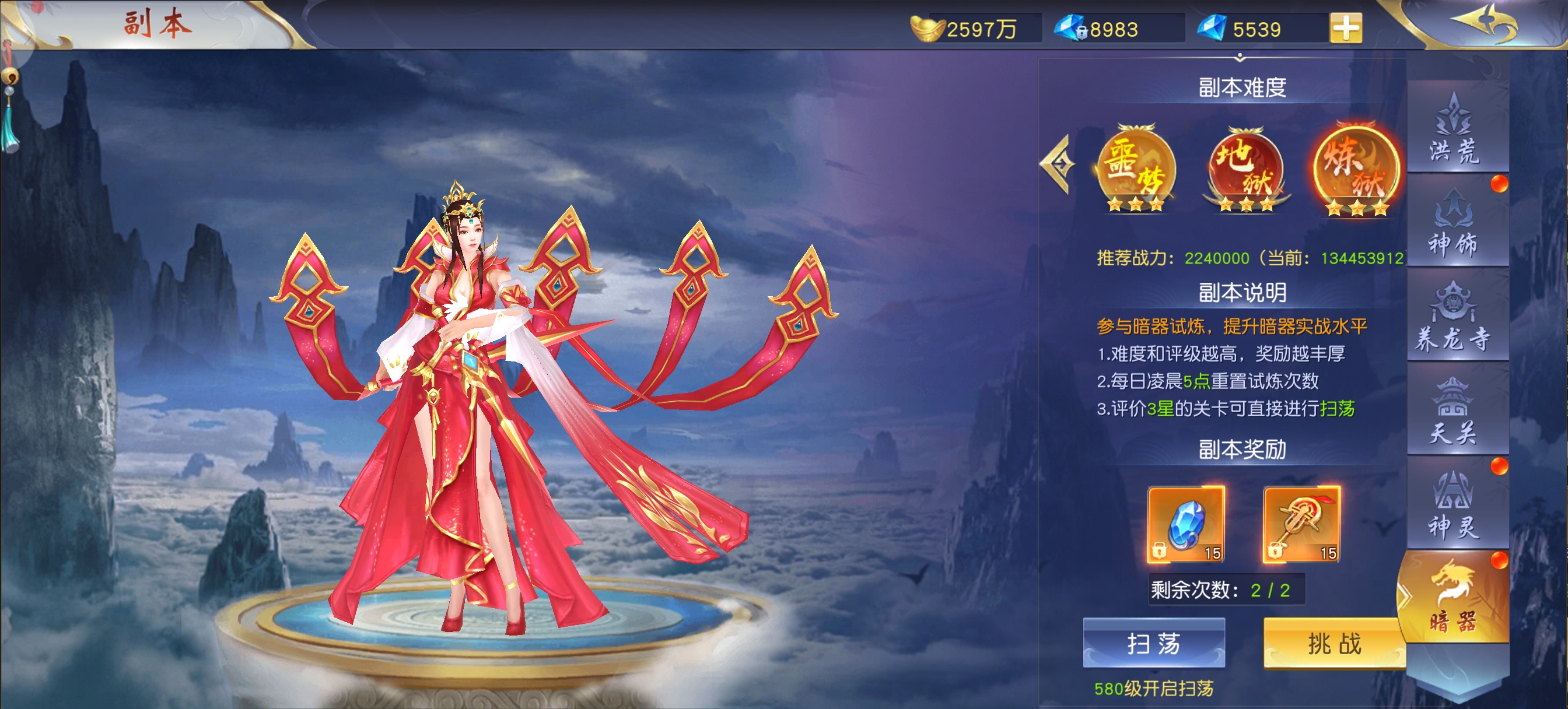Image resolution: width=1568 pixels, height=709 pixels.
Task: Select the glowing 炼狱 purgatory difficulty
Action: tap(1357, 169)
